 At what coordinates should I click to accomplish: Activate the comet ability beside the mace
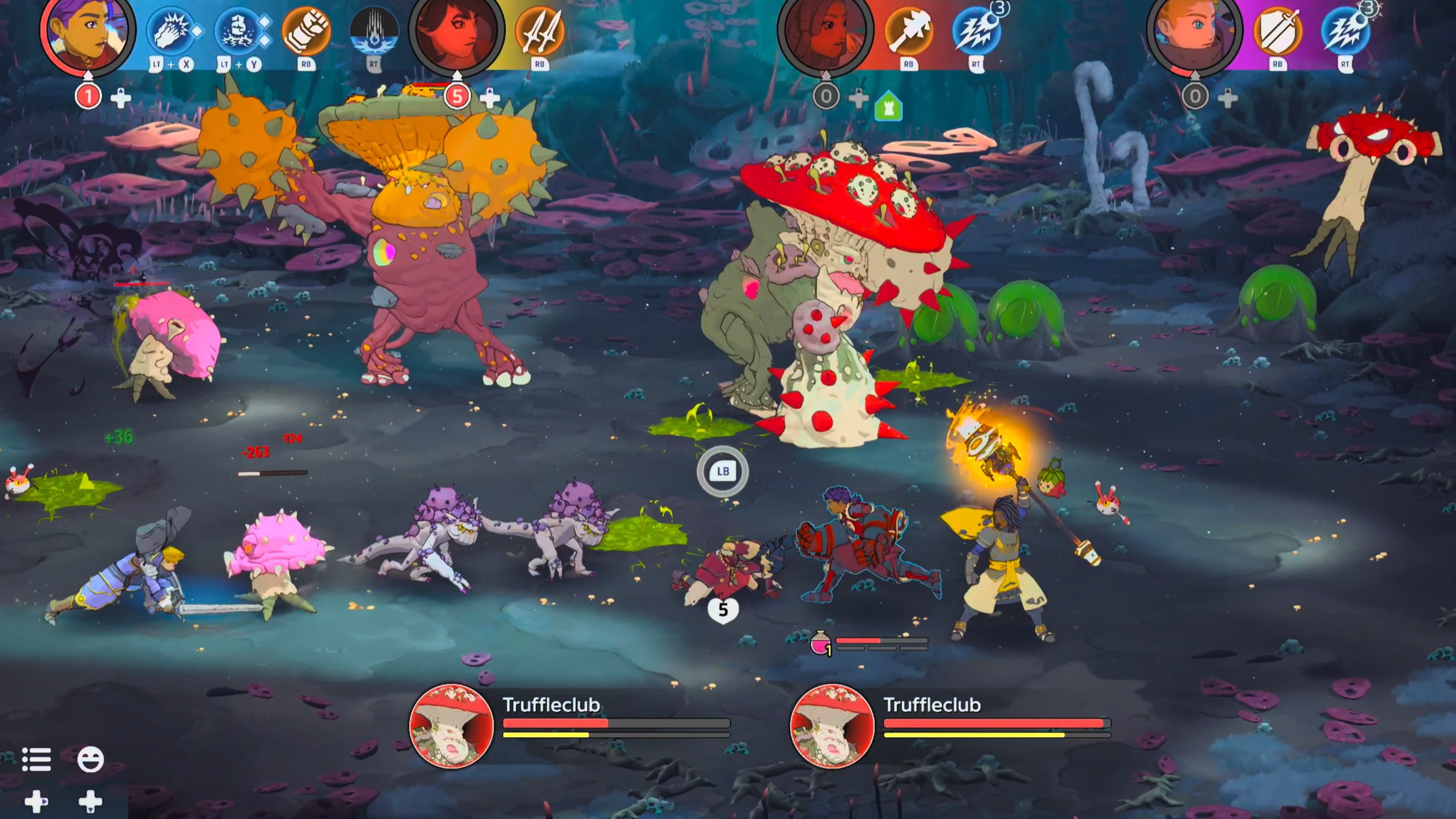point(976,31)
